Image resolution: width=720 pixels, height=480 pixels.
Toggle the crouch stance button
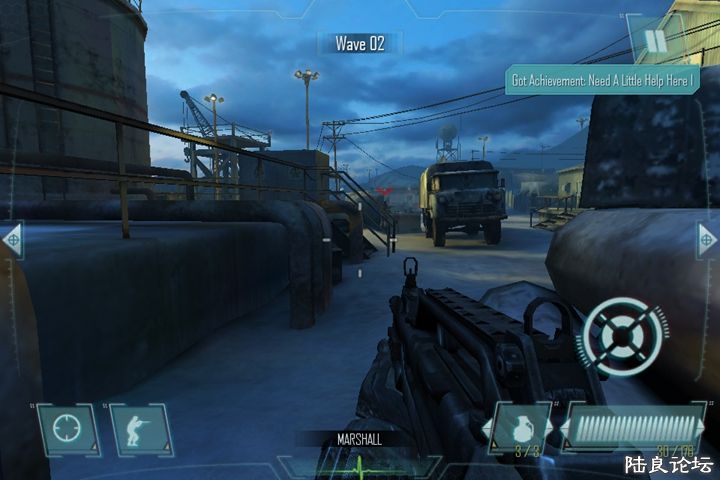138,430
